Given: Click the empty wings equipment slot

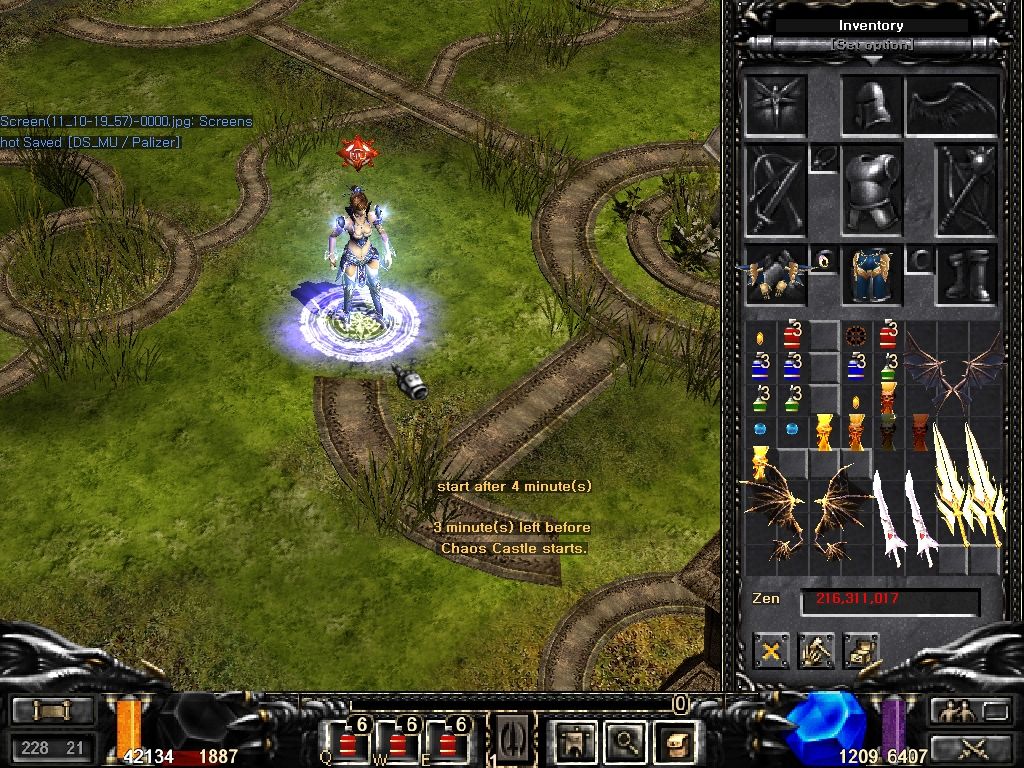Looking at the screenshot, I should tap(952, 104).
